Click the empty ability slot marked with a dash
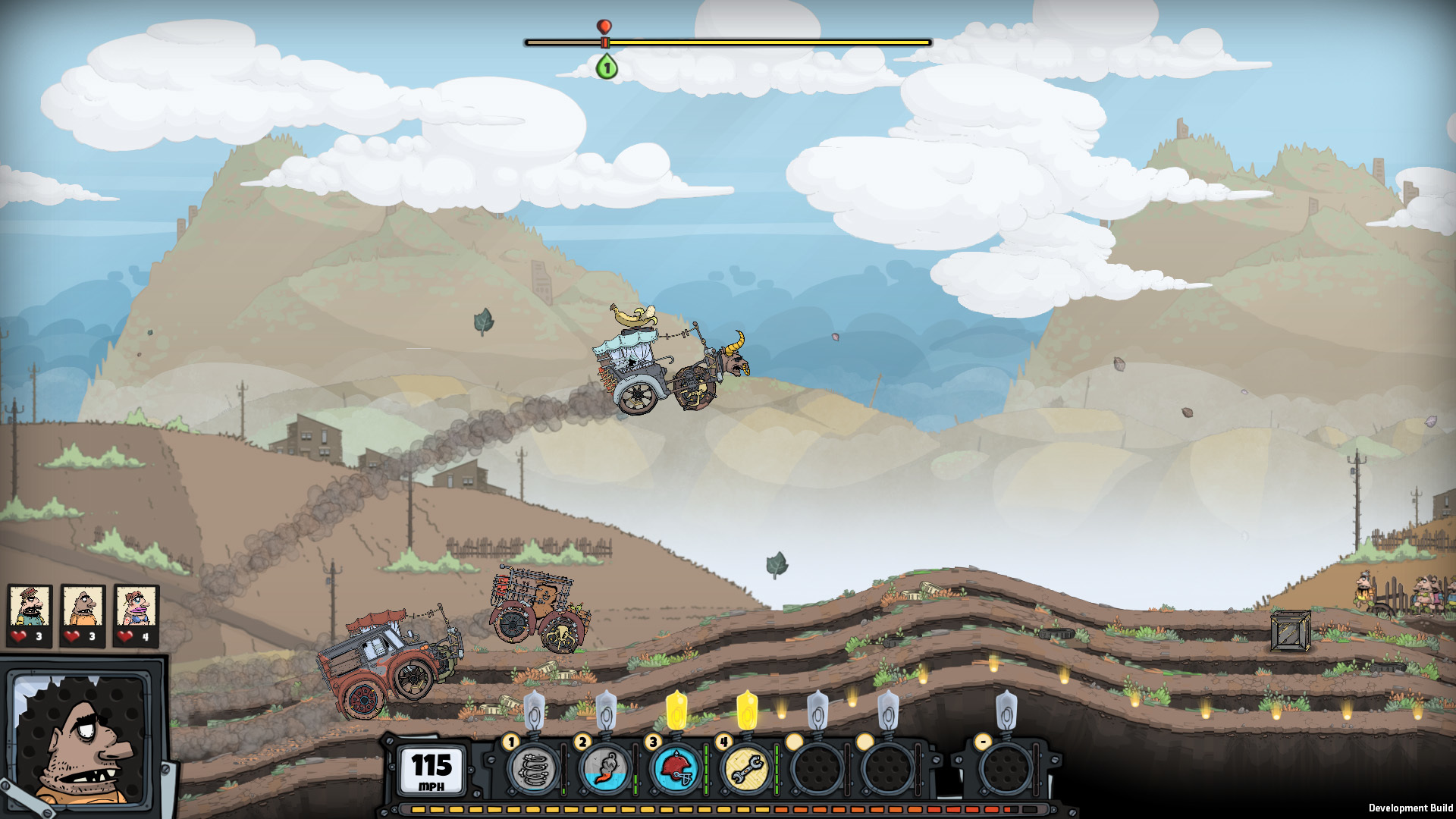This screenshot has height=819, width=1456. [1006, 769]
